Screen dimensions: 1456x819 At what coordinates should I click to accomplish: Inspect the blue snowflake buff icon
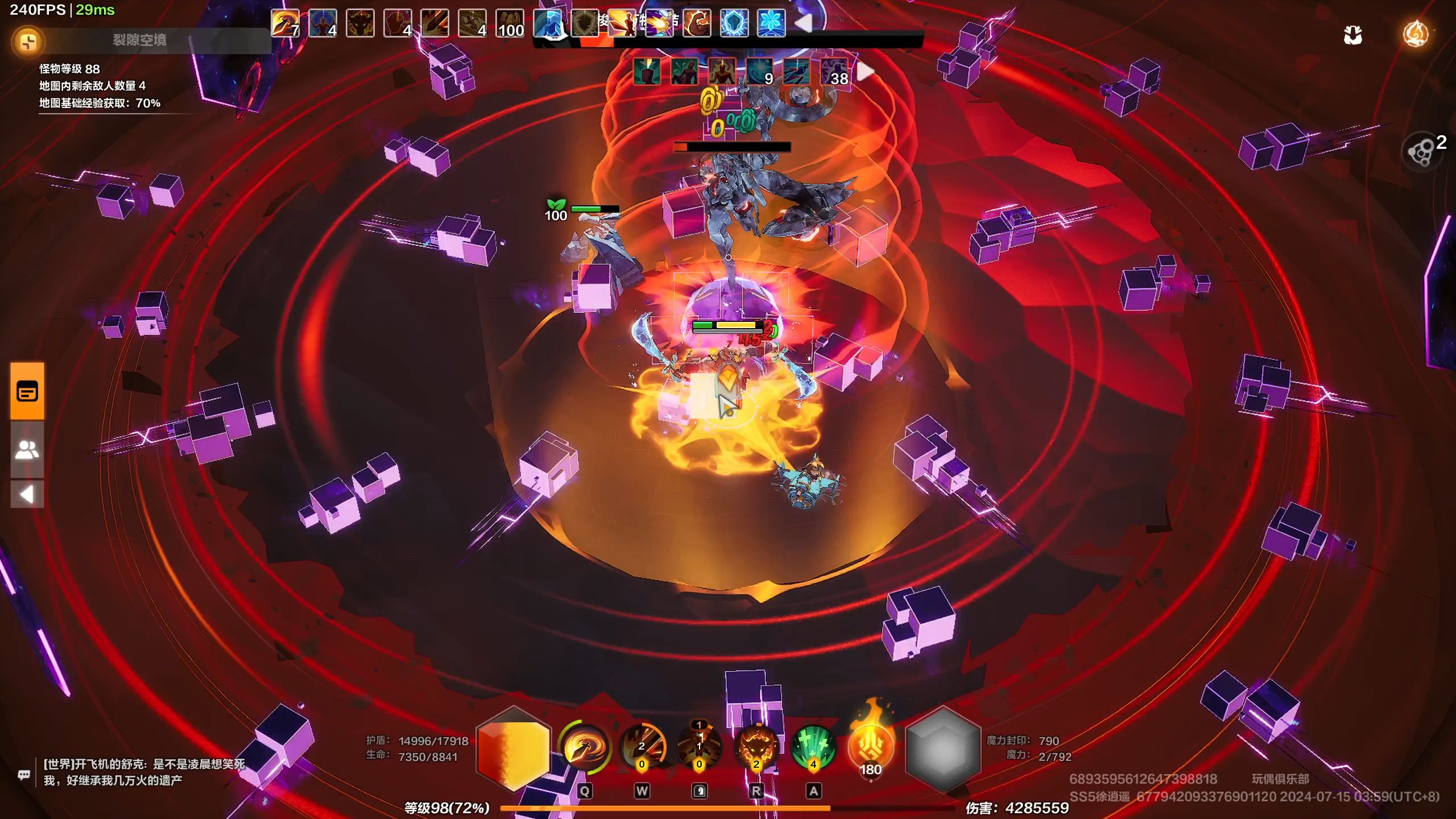771,23
